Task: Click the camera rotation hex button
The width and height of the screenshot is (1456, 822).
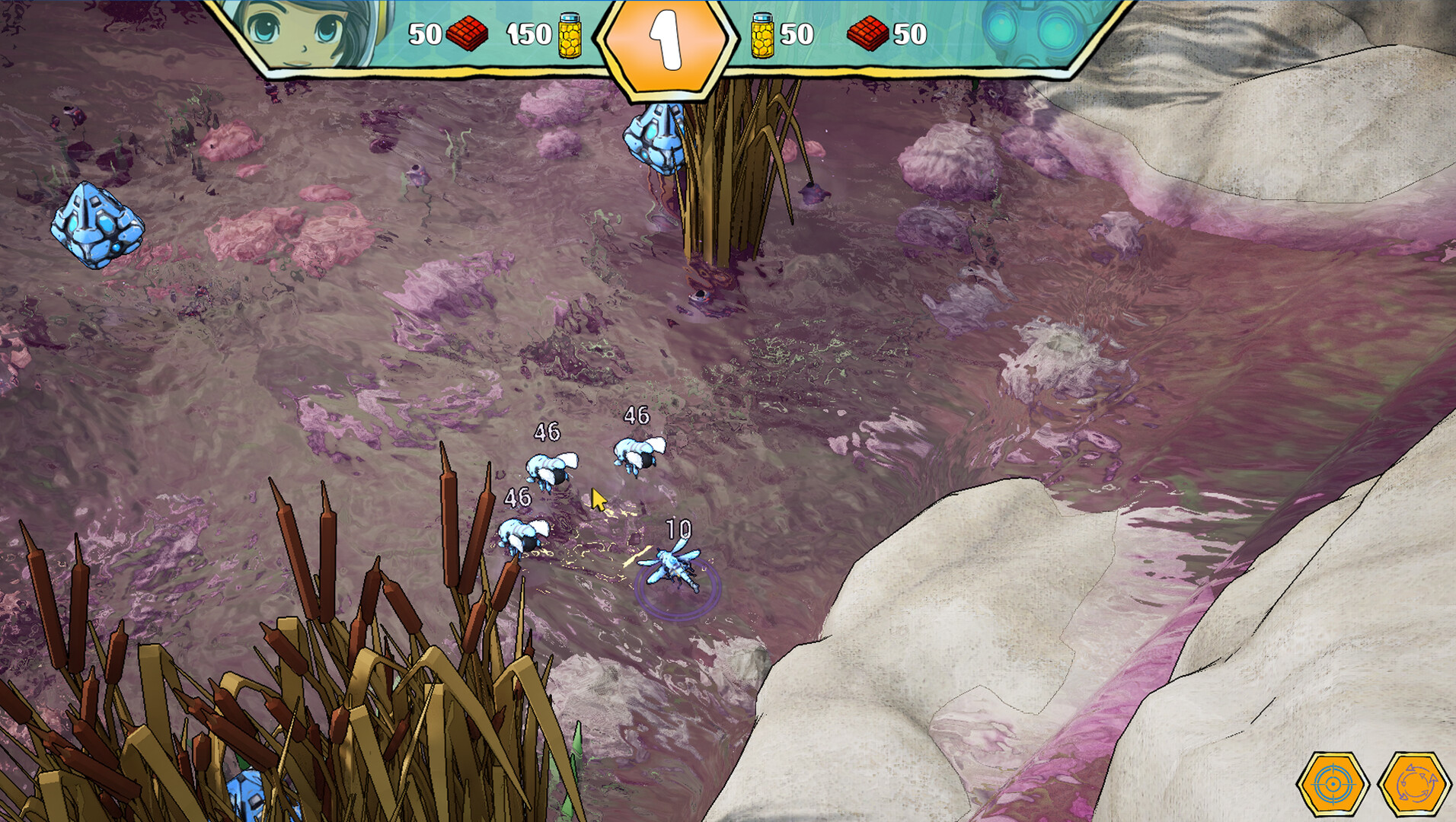Action: (1413, 783)
